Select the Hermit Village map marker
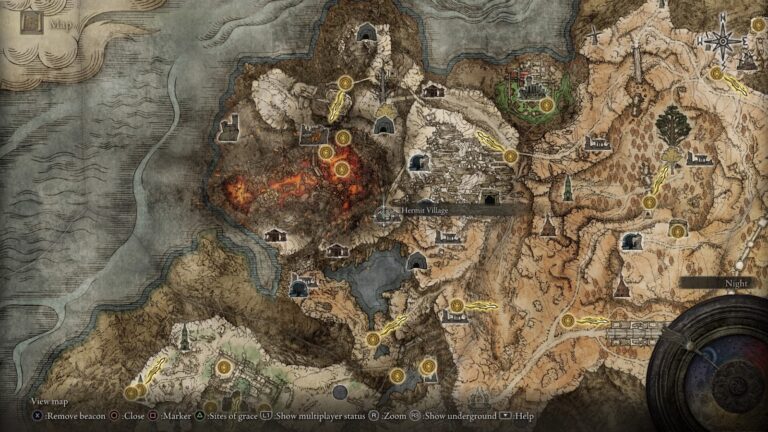Screen dimensions: 768x432 pos(386,212)
